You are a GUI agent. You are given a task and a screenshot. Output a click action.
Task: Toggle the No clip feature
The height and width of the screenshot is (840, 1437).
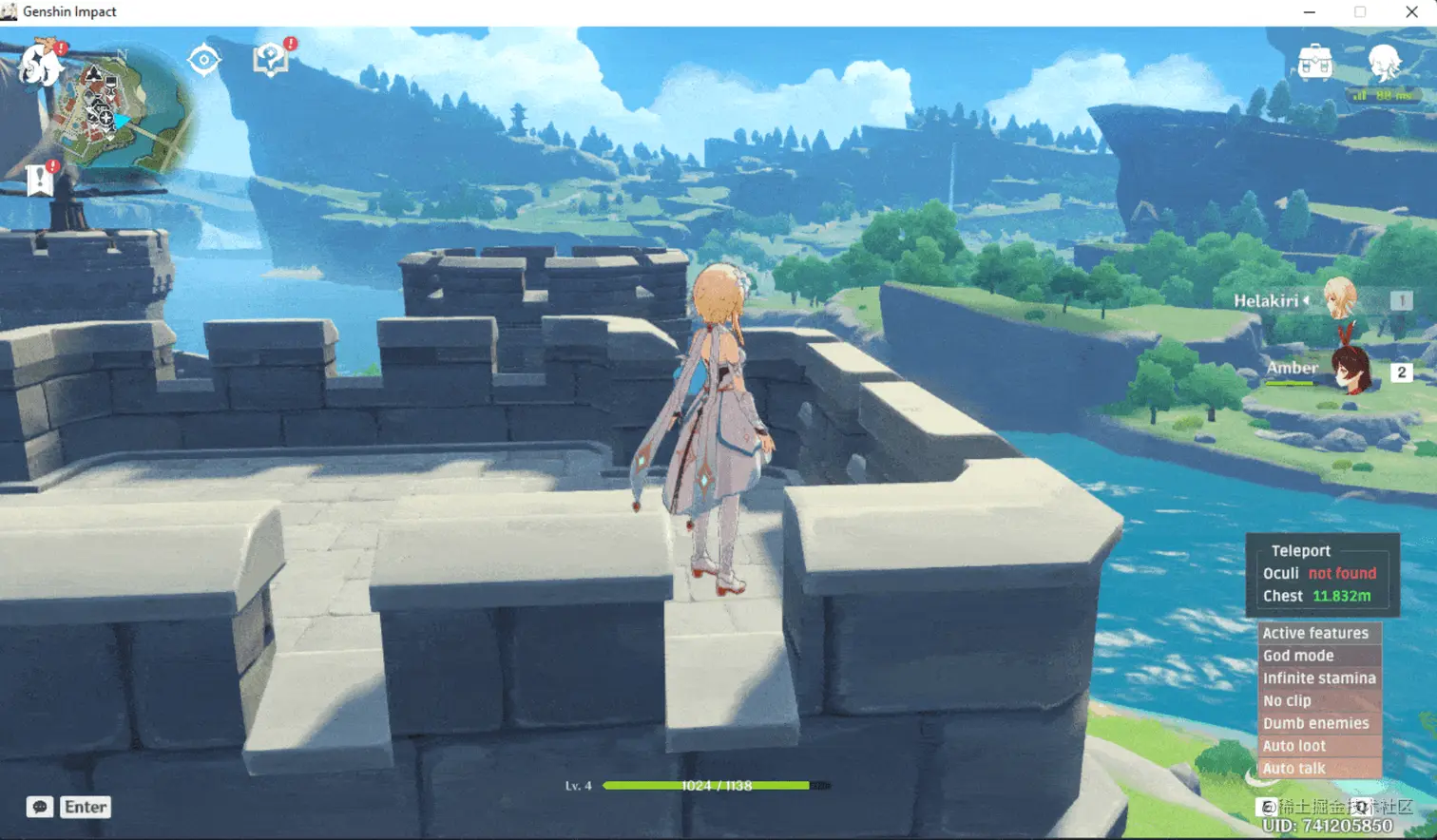click(1287, 700)
